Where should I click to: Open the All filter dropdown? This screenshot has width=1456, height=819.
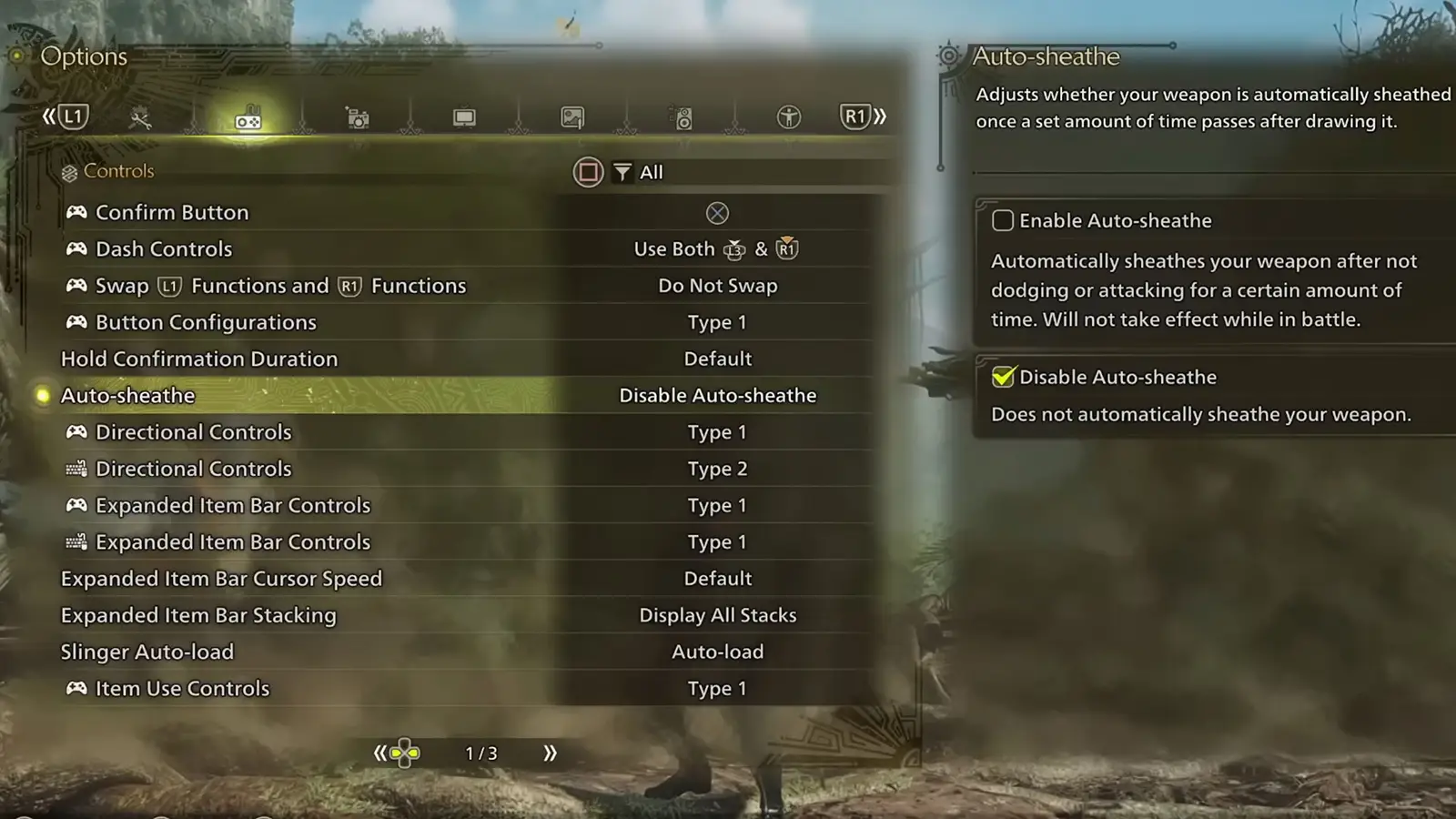pos(650,172)
